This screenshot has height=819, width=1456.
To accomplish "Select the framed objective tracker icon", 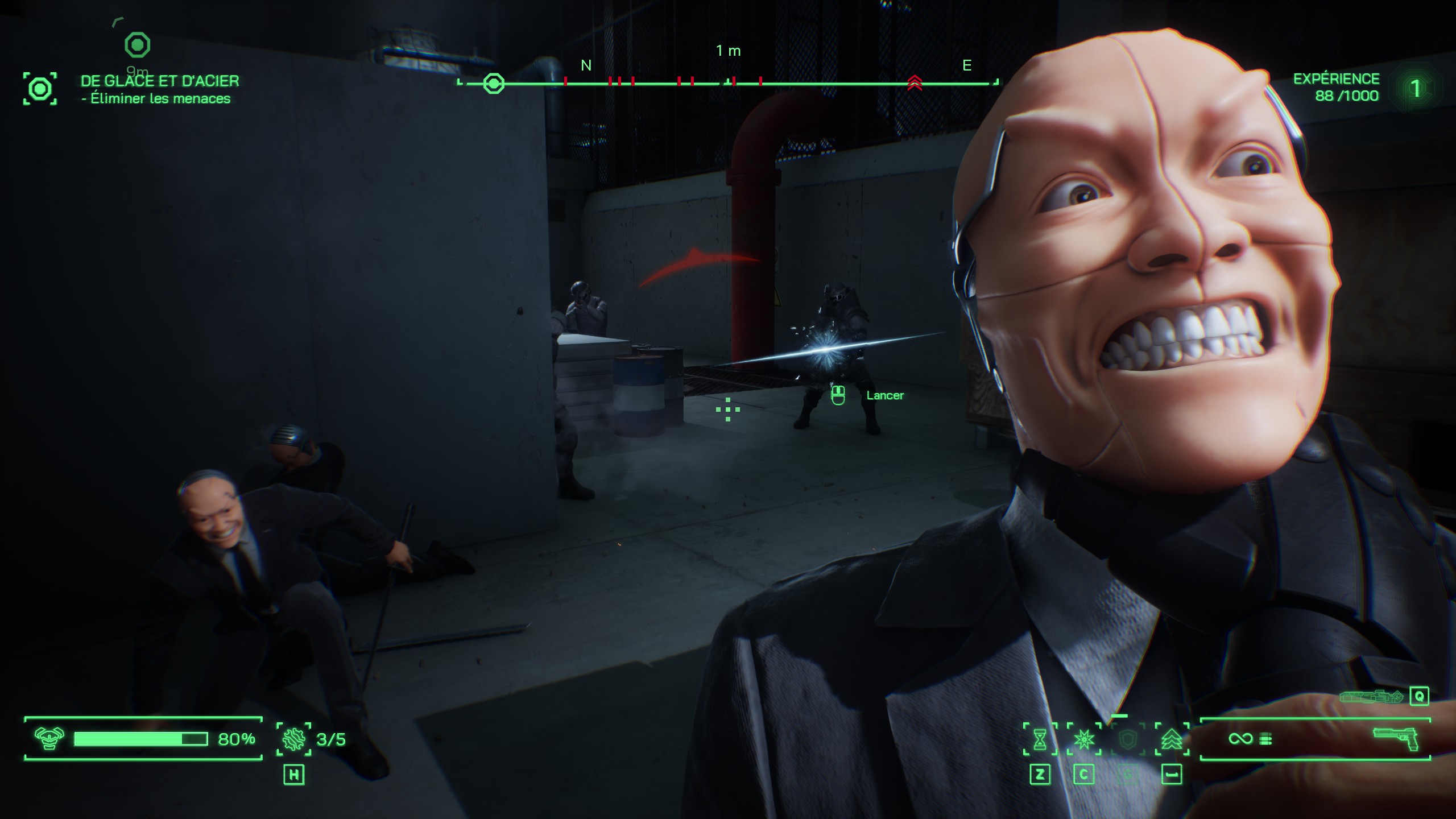I will click(x=40, y=89).
